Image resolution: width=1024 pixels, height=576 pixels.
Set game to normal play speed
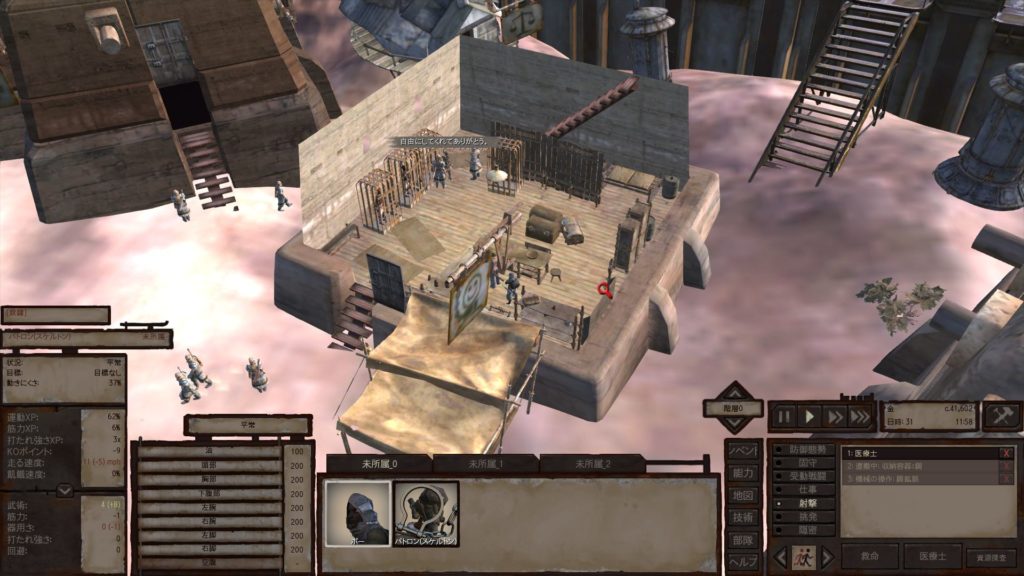[x=810, y=416]
